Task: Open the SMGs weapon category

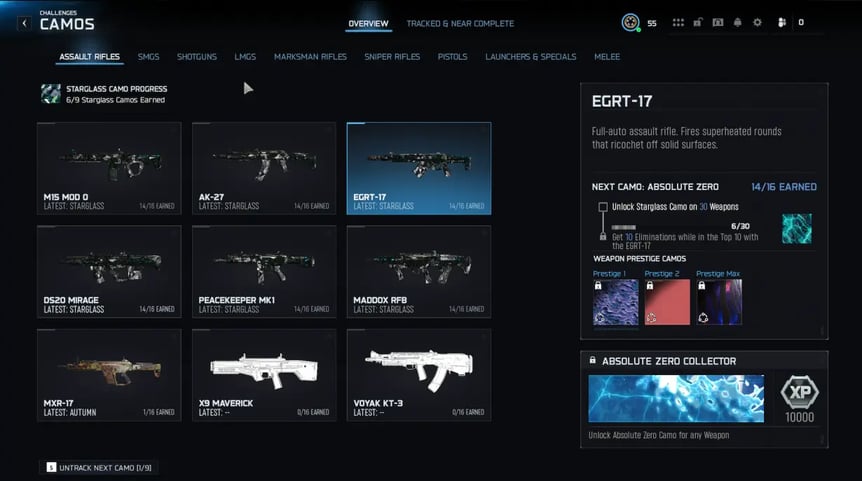Action: point(148,57)
